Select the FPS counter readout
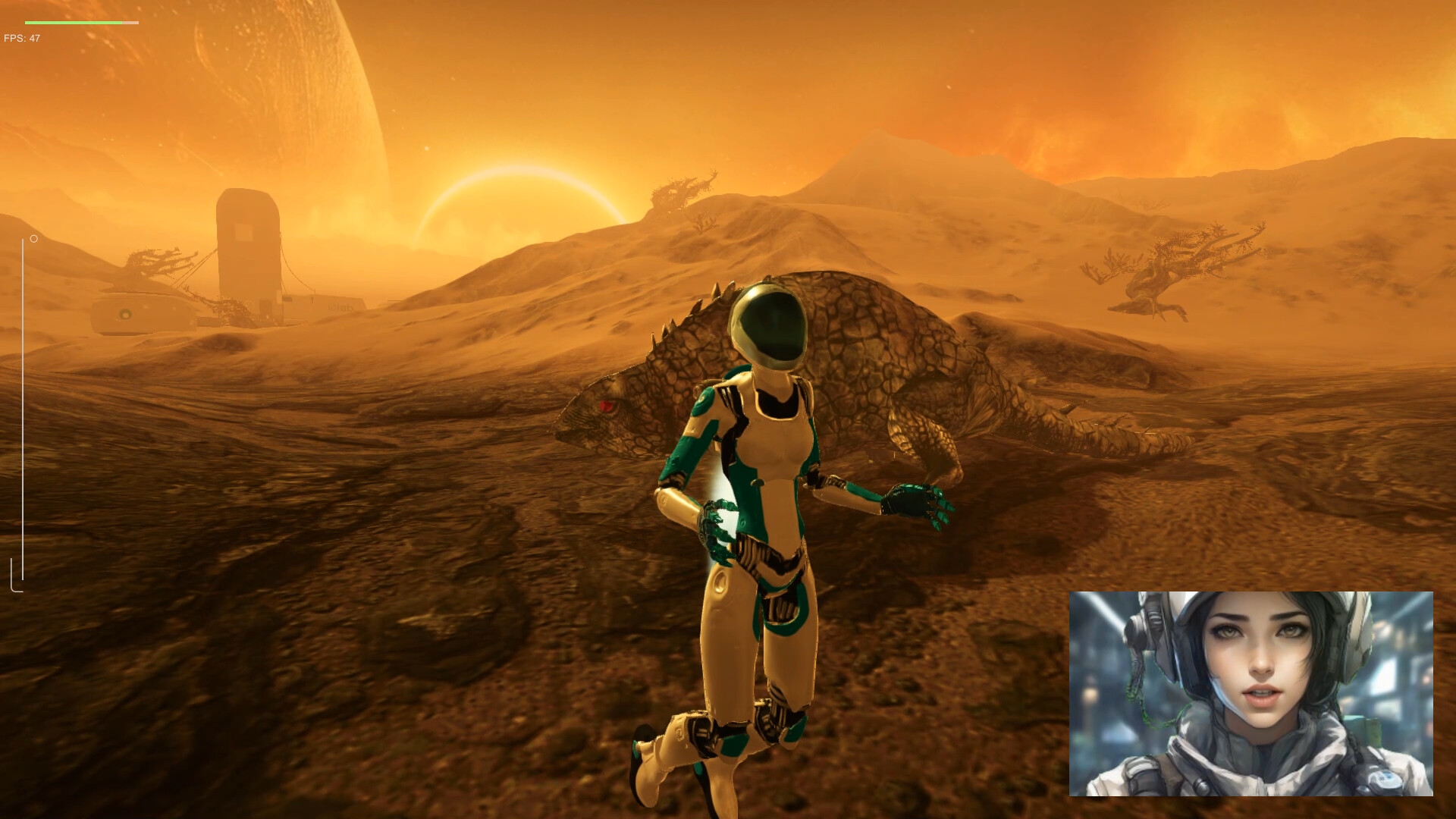1456x819 pixels. pos(21,35)
